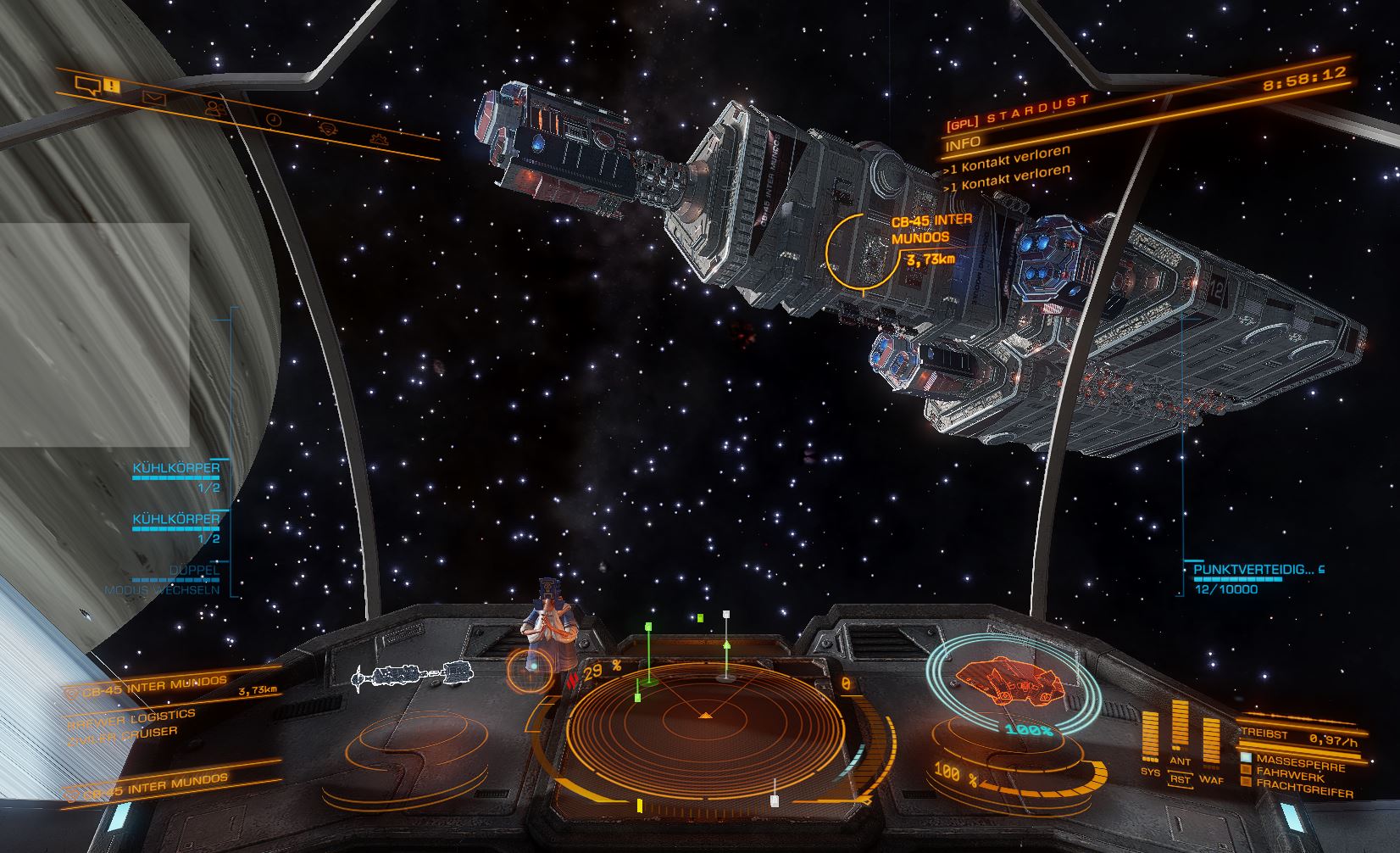Open the comms chat tab
The width and height of the screenshot is (1400, 853).
pyautogui.click(x=87, y=83)
